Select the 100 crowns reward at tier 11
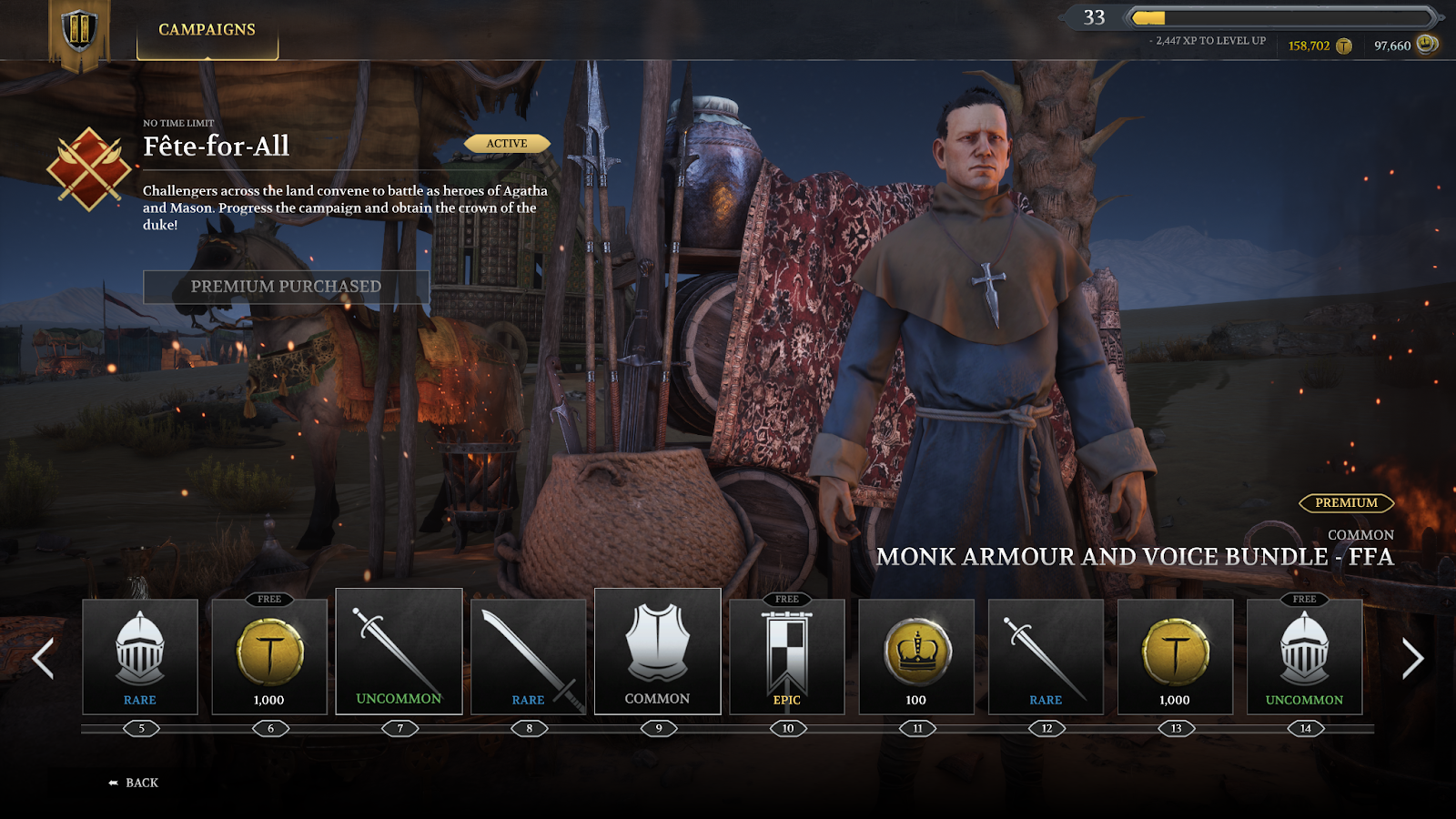Image resolution: width=1456 pixels, height=819 pixels. pos(916,653)
